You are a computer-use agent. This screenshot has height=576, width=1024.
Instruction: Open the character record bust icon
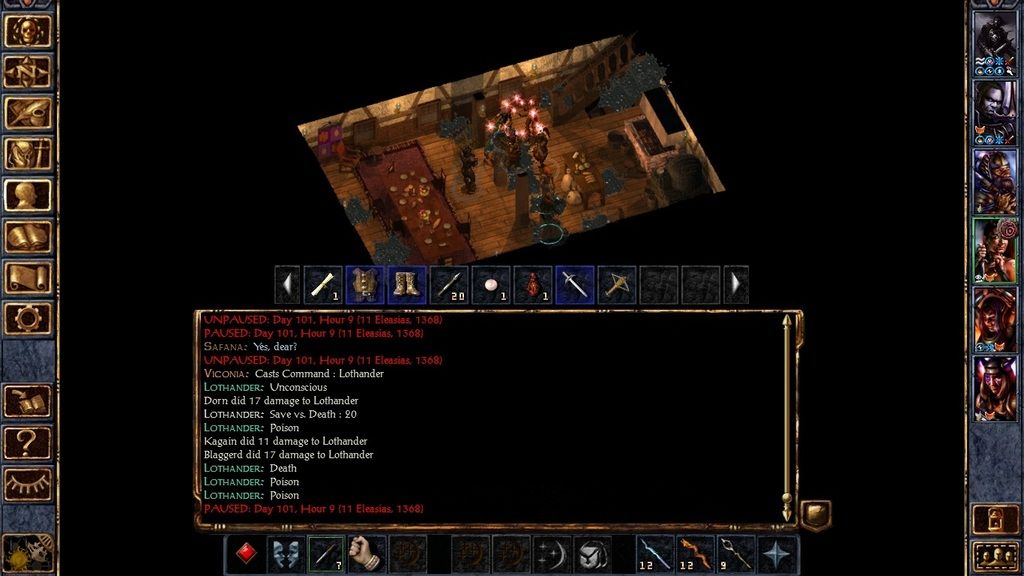(28, 196)
